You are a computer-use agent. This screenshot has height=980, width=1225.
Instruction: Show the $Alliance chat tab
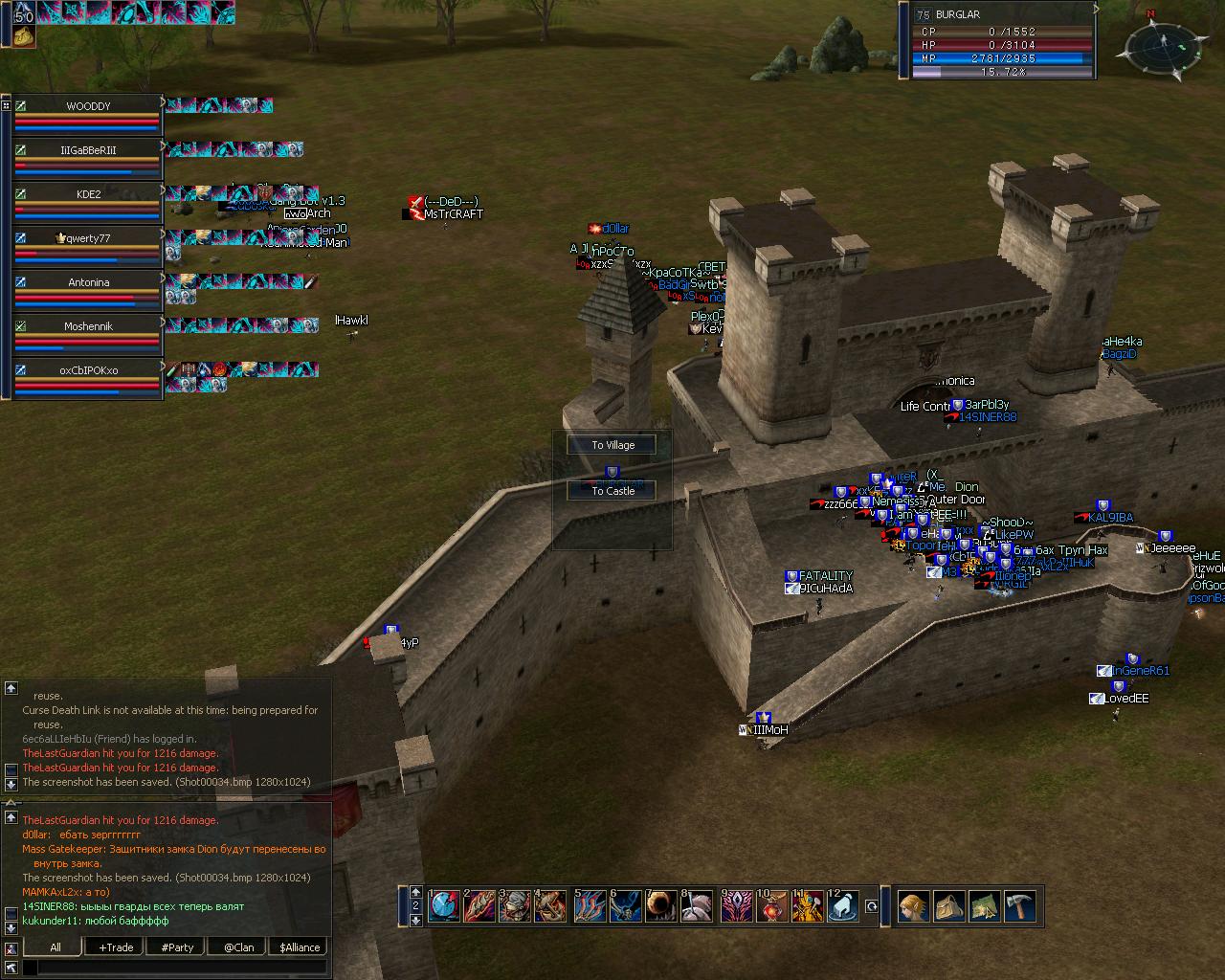300,947
